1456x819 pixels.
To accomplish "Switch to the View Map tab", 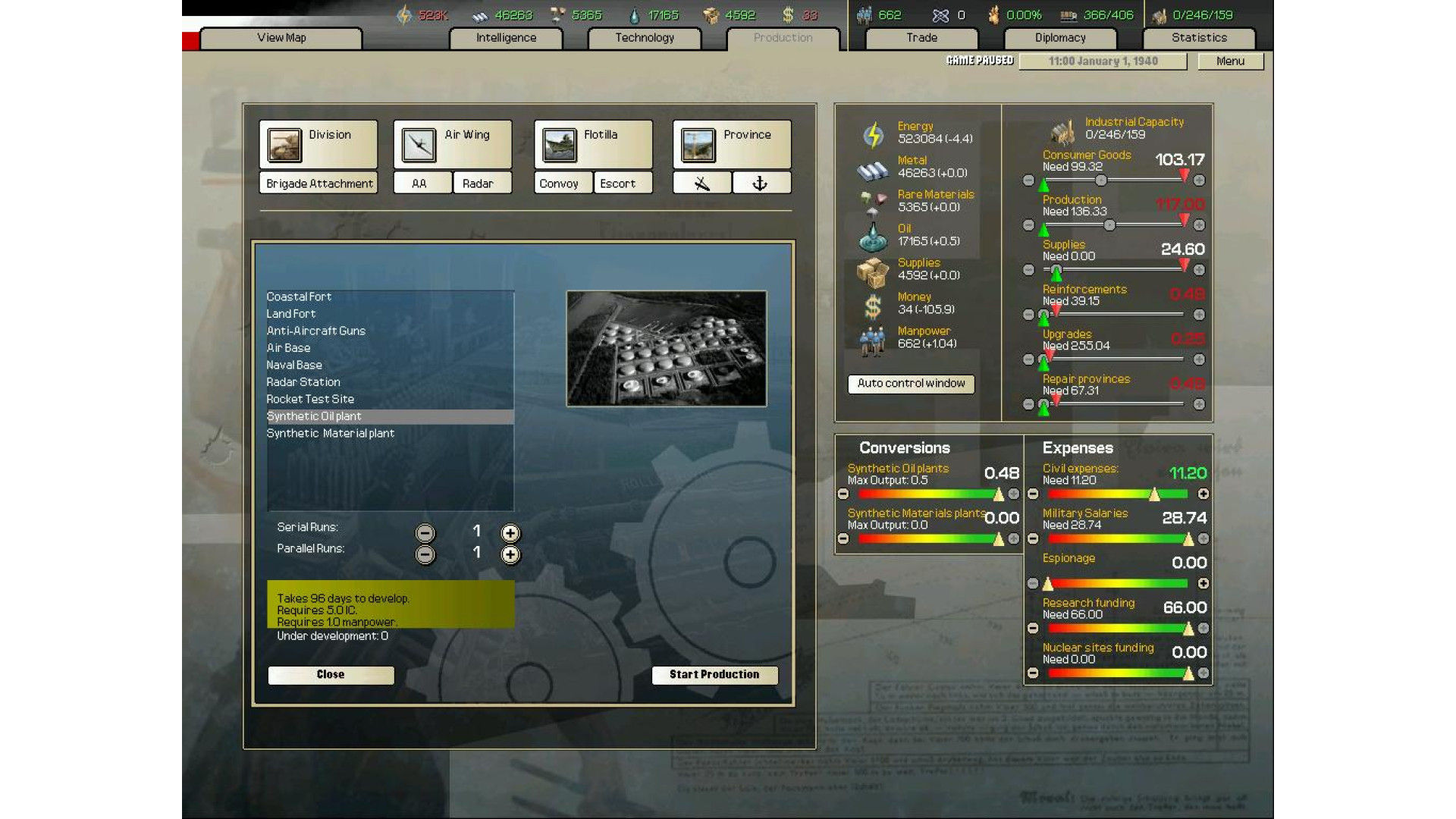I will [x=281, y=38].
